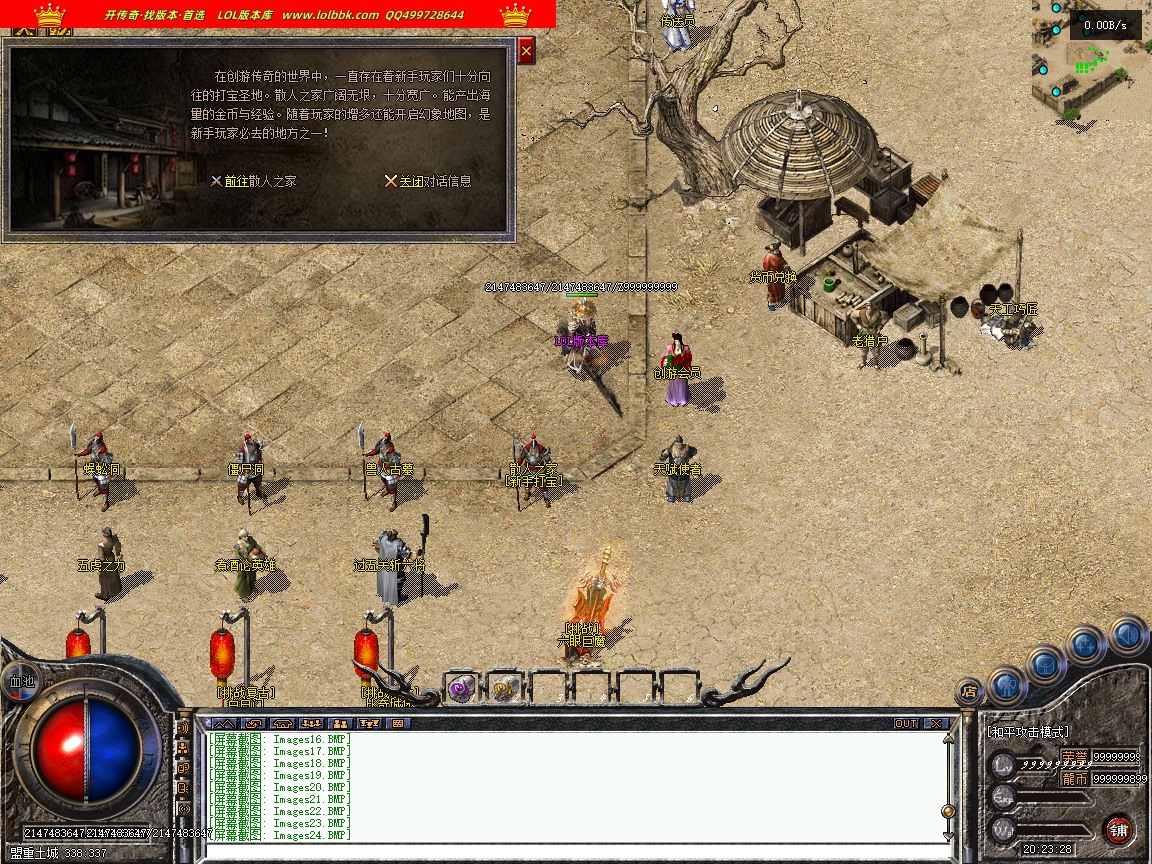Click the OUT button on the chat bar

pyautogui.click(x=906, y=723)
